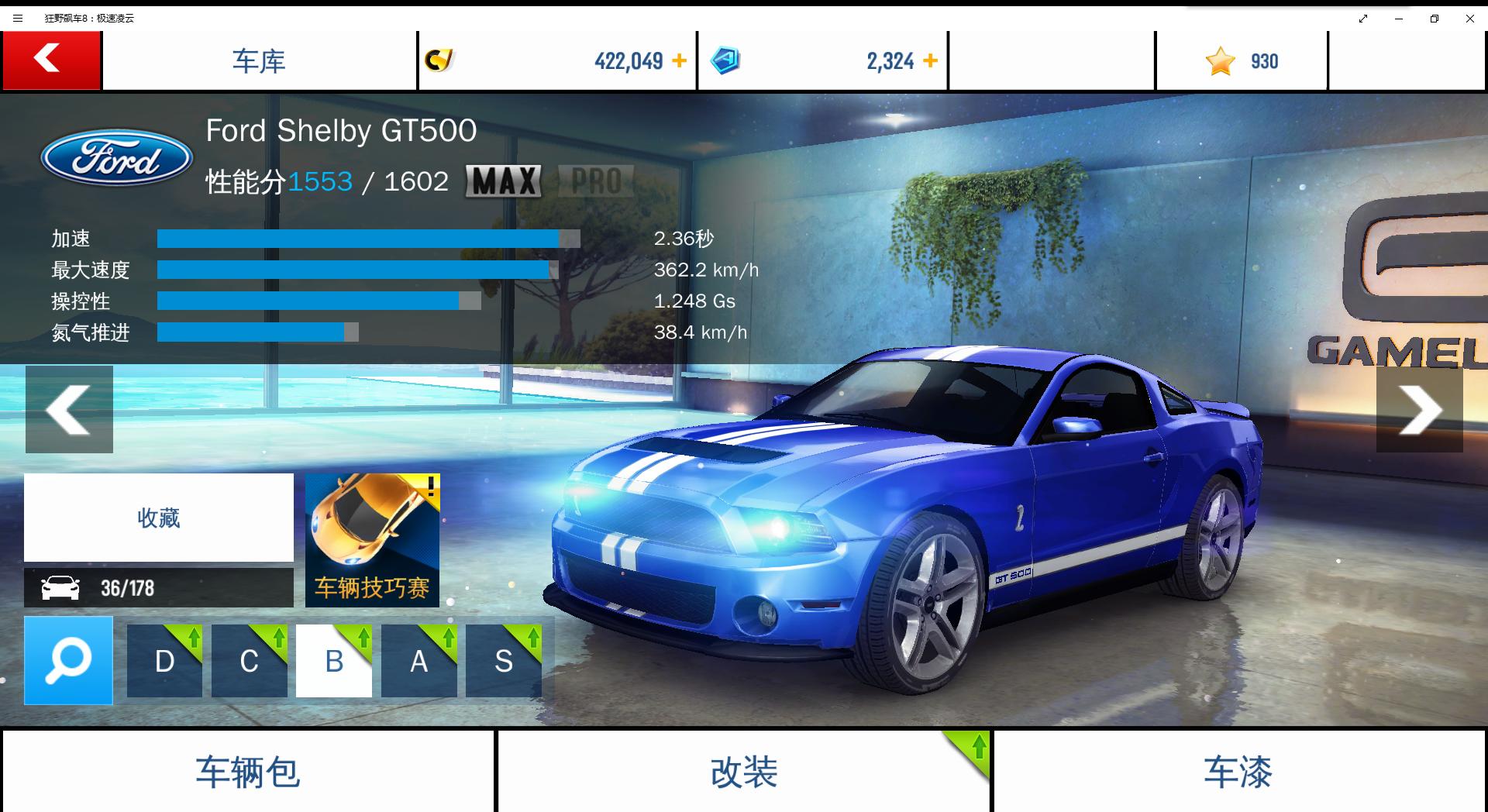Select the class B tab
The image size is (1488, 812).
click(334, 661)
